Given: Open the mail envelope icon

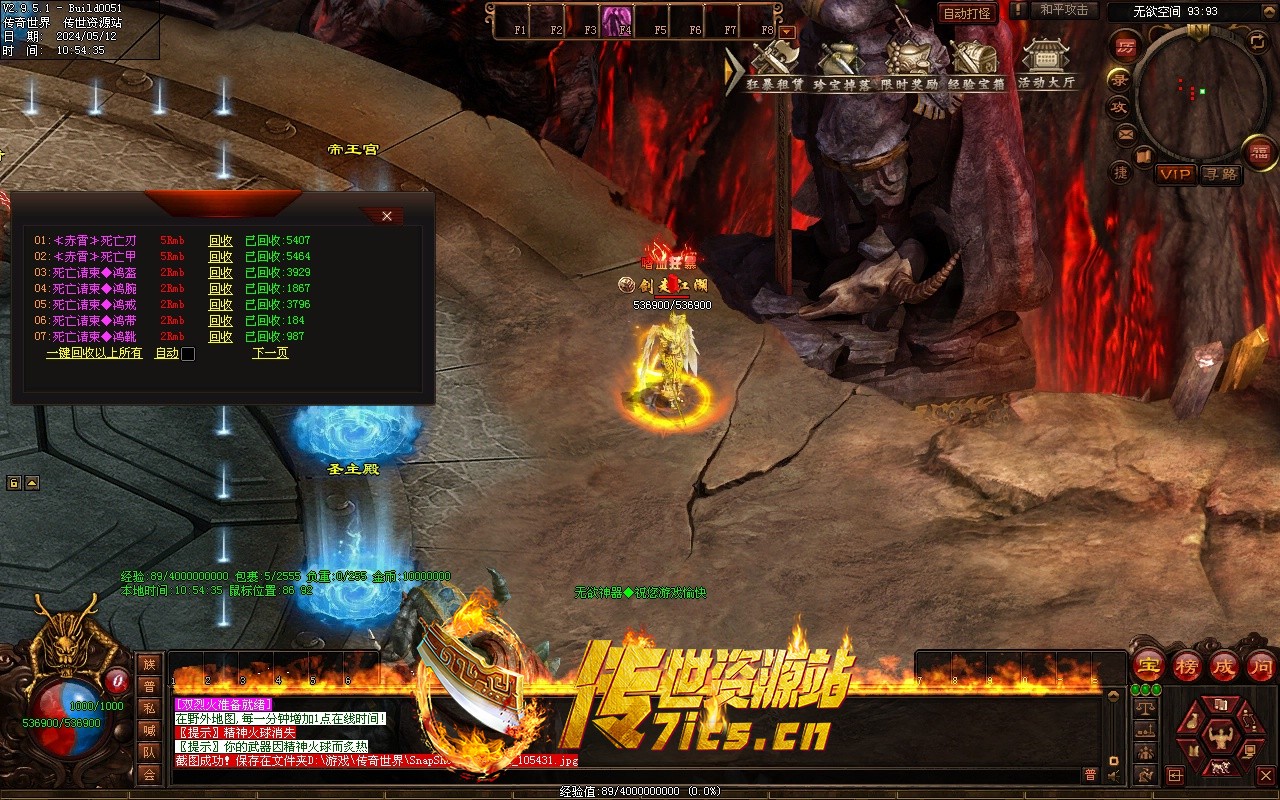Looking at the screenshot, I should (1125, 133).
